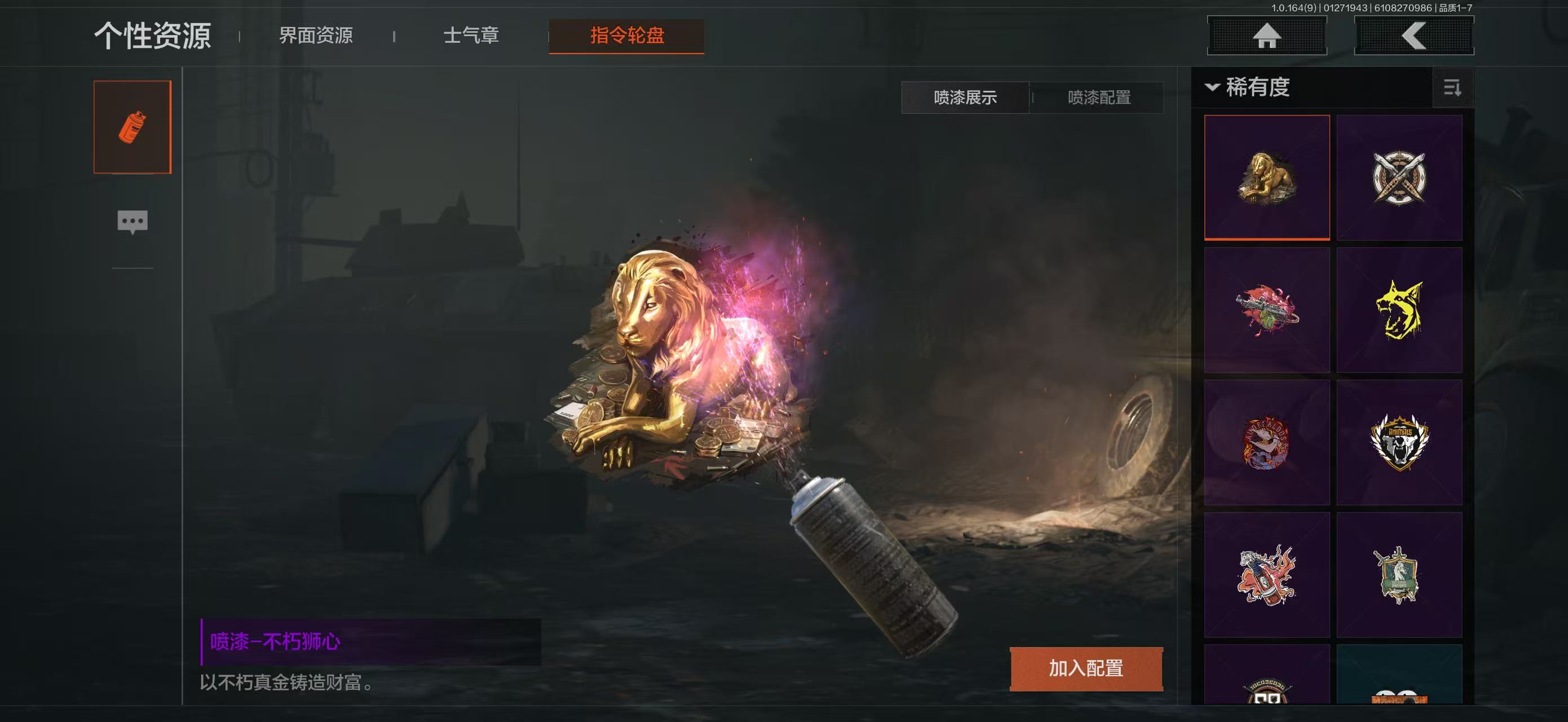The image size is (1568, 722).
Task: Click the Home icon at top right
Action: tap(1267, 36)
